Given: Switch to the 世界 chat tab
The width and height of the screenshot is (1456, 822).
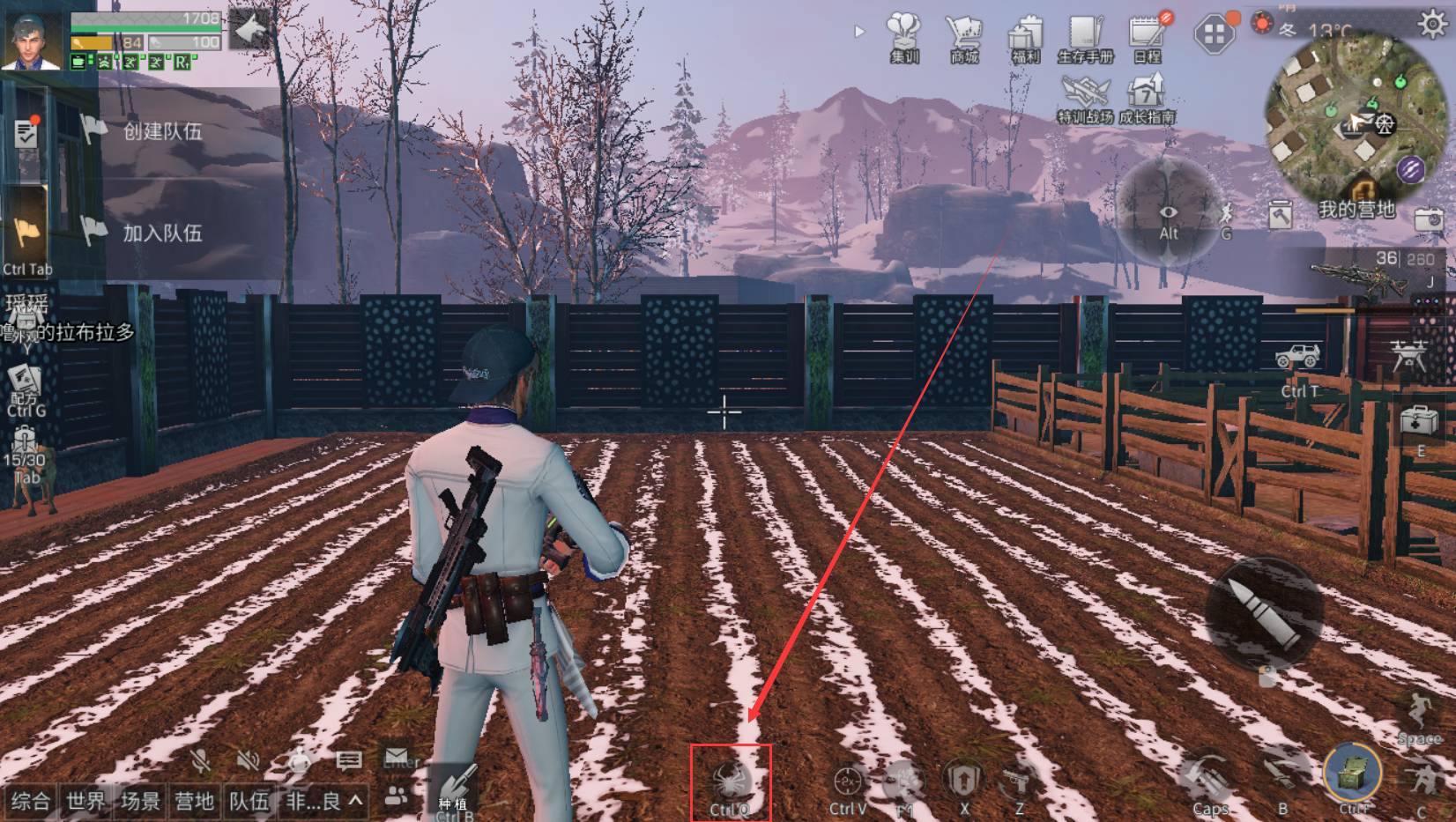Looking at the screenshot, I should pos(85,801).
